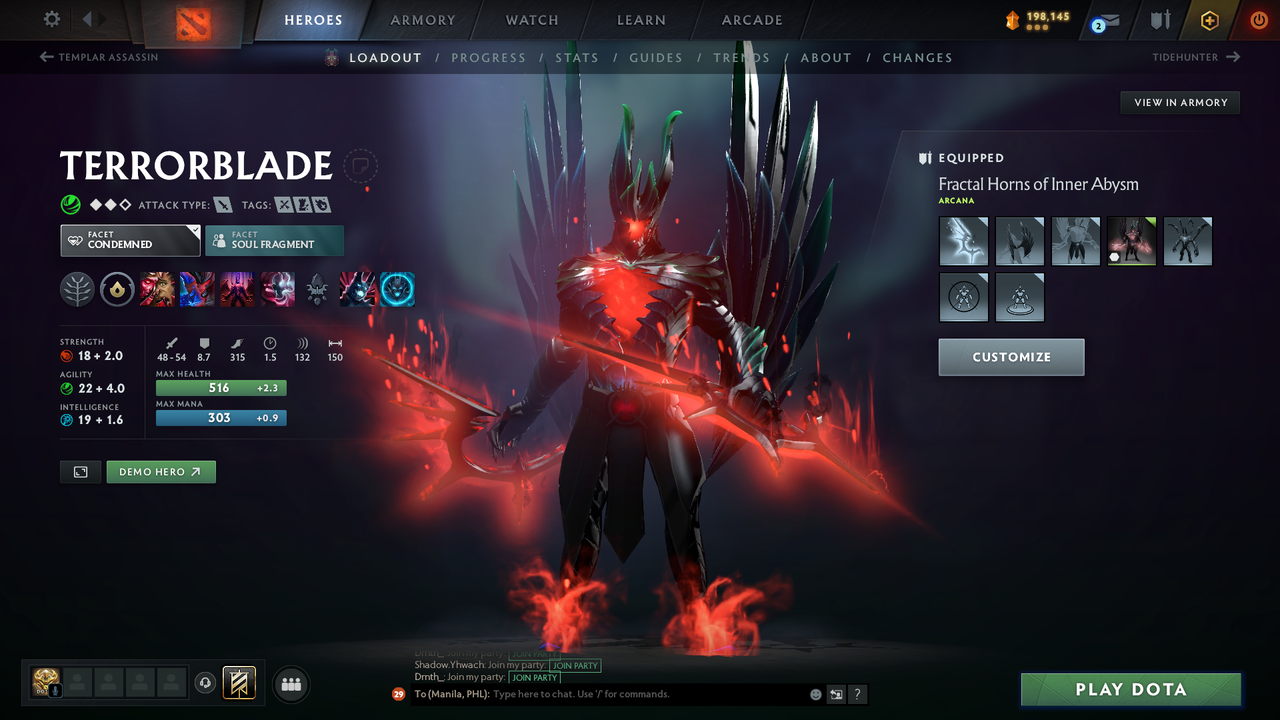
Task: Click Shadow.Yhwach's JOIN PARTY link
Action: [x=575, y=665]
